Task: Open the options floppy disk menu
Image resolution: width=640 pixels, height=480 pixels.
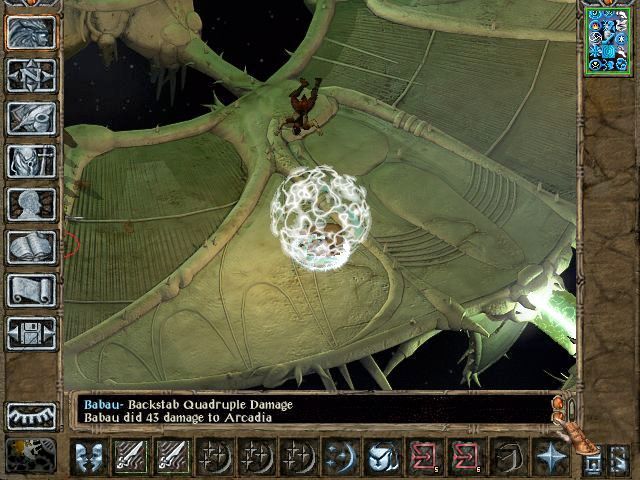Action: (x=32, y=333)
